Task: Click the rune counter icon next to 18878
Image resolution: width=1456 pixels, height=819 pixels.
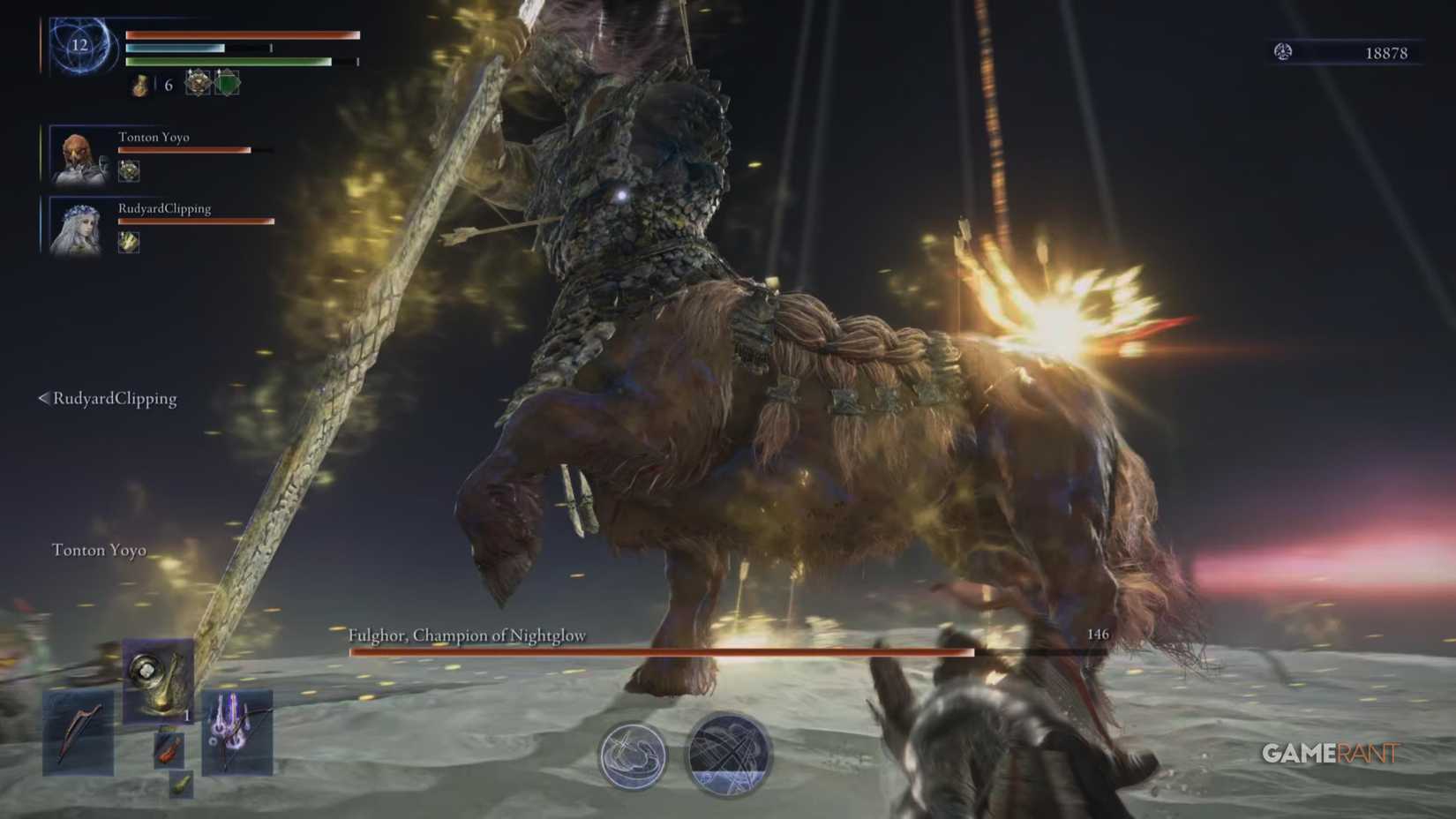Action: 1285,52
